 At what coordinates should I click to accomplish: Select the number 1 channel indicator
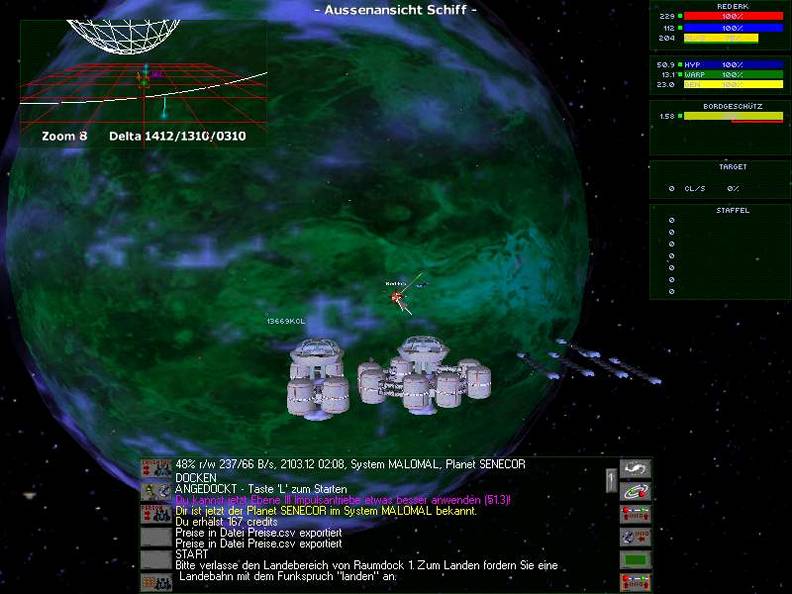(x=610, y=482)
